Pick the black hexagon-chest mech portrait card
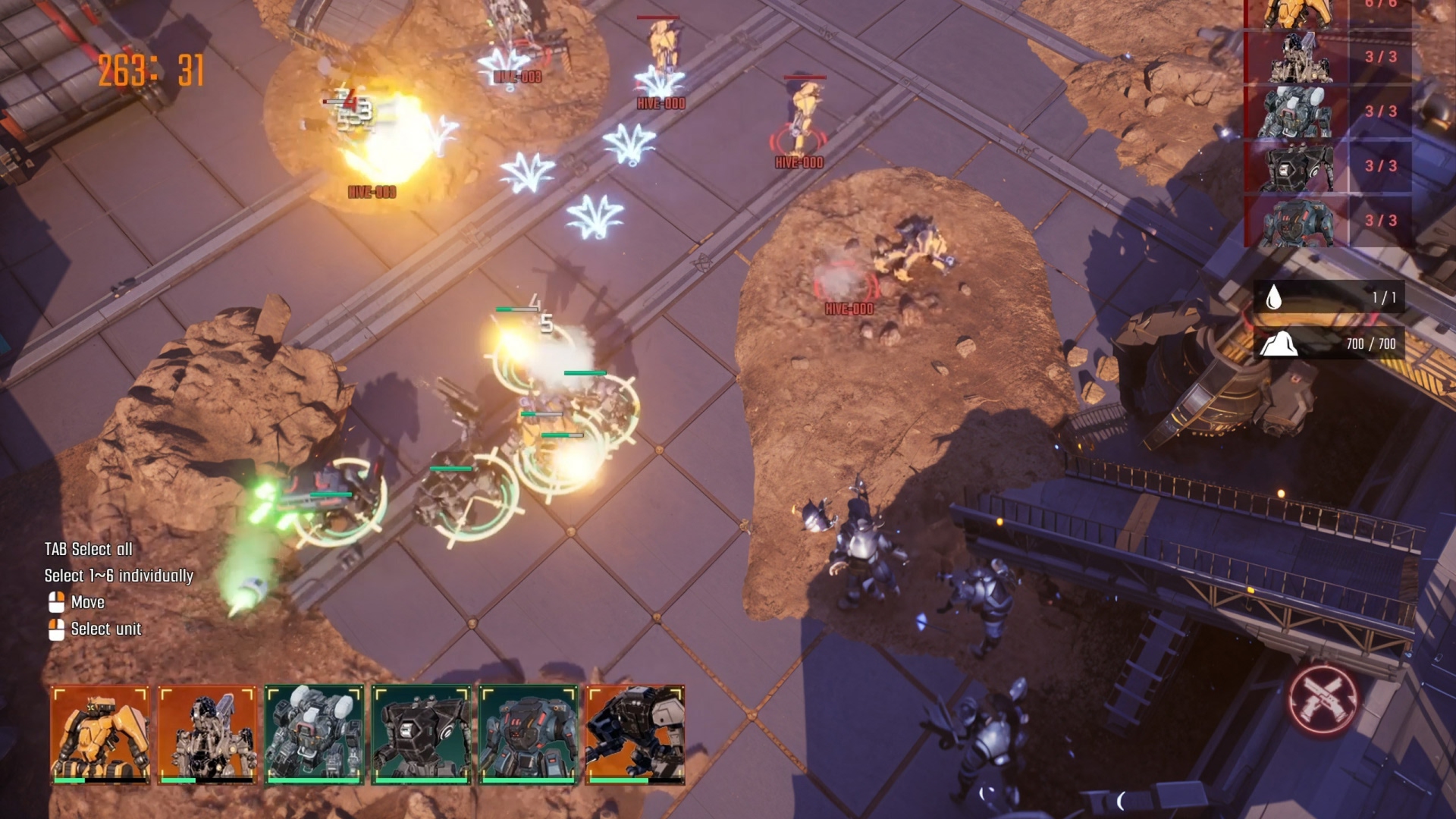 421,734
